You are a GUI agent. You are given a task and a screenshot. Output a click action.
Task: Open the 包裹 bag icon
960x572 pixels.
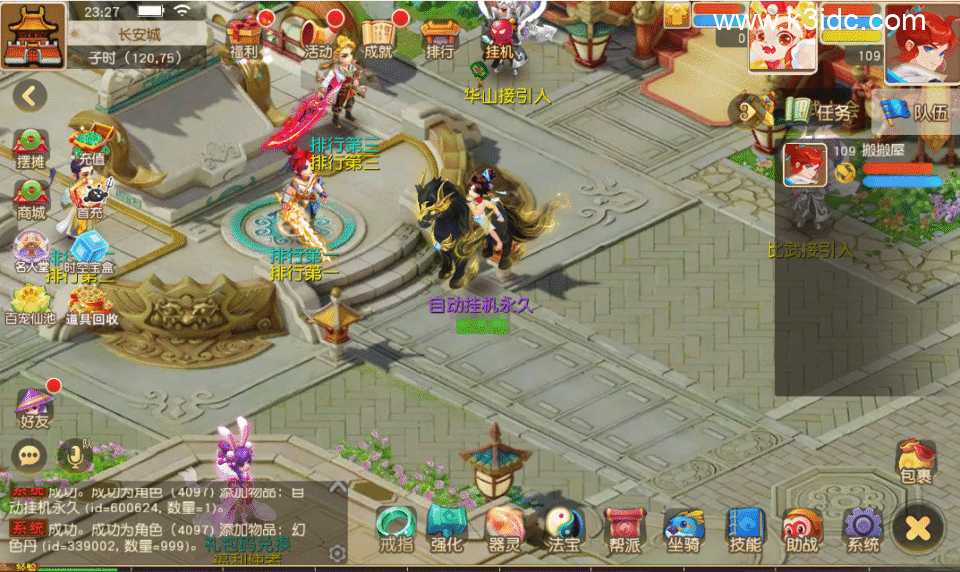[915, 462]
